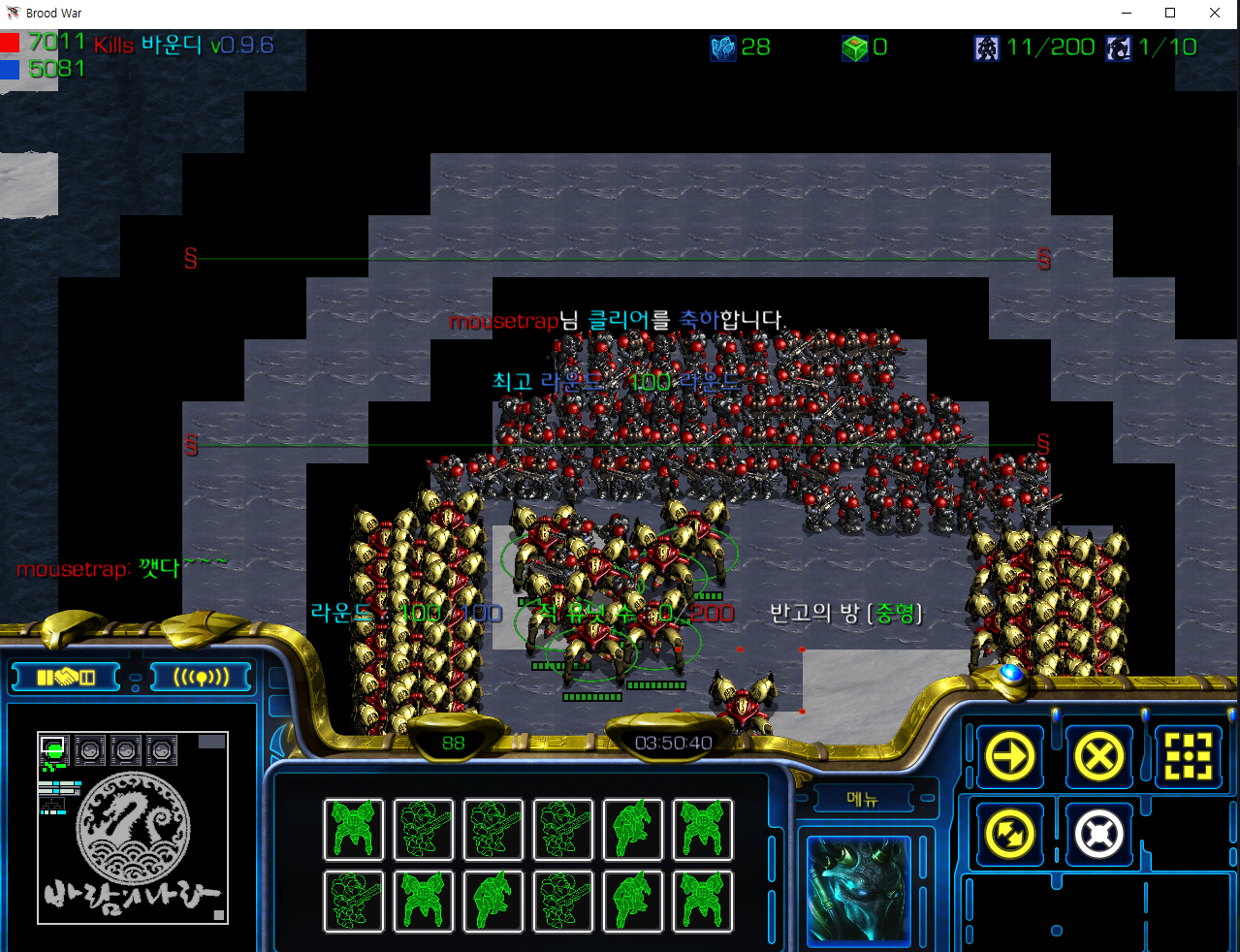
Task: Click the selected unit portrait
Action: pyautogui.click(x=859, y=890)
